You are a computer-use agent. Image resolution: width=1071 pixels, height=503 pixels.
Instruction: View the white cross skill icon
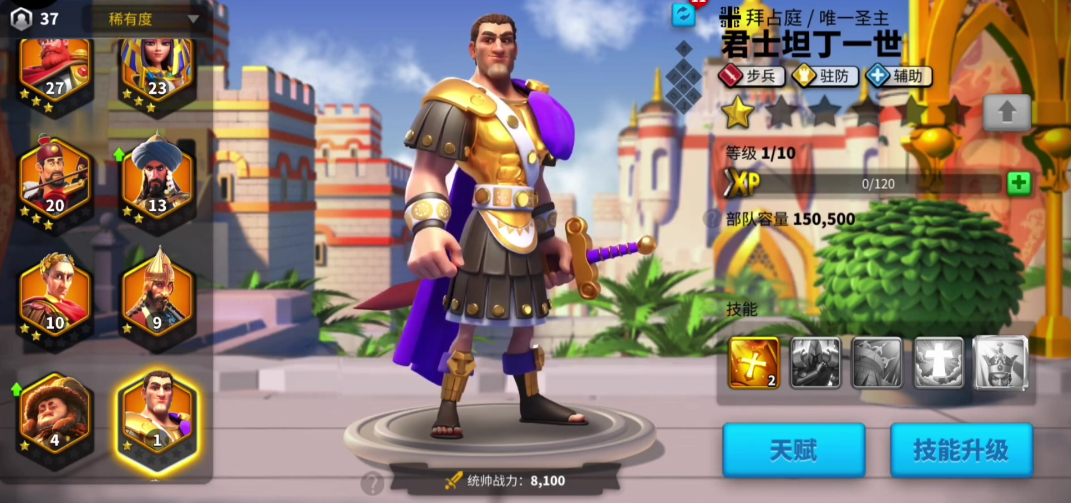pyautogui.click(x=939, y=362)
